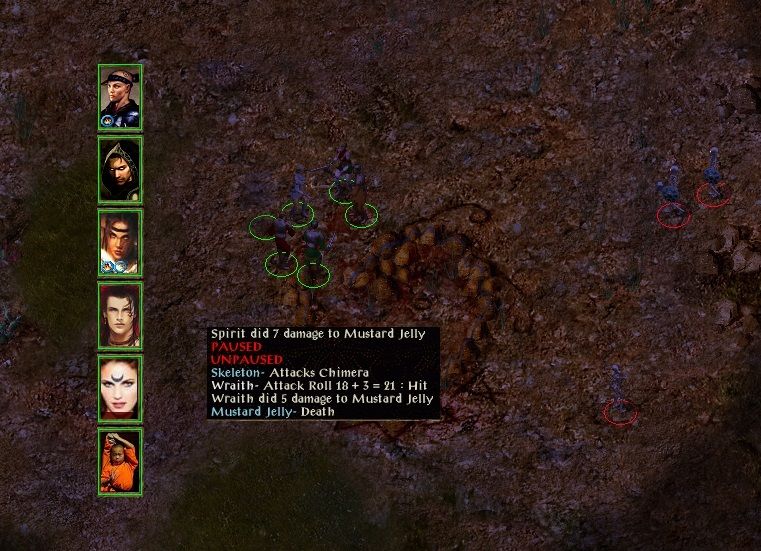Click the combat log message window
This screenshot has width=761, height=551.
click(x=322, y=372)
